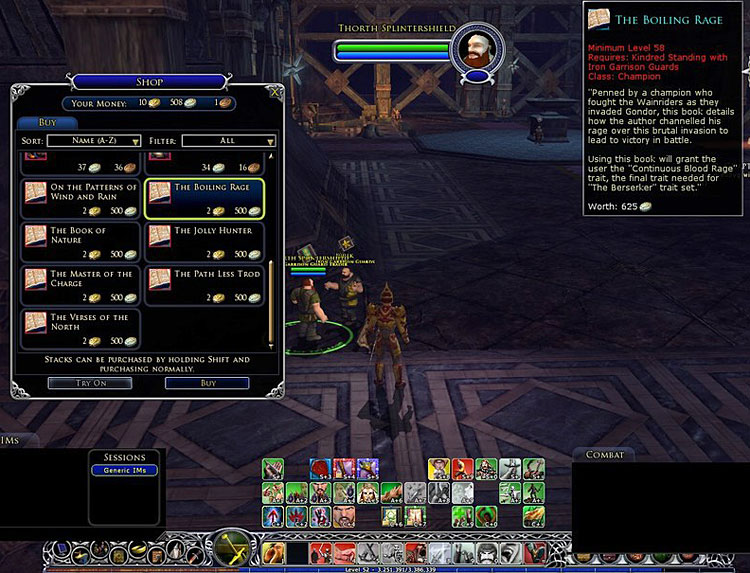
Task: Select On the Patterns of Wind and Rain
Action: (82, 199)
